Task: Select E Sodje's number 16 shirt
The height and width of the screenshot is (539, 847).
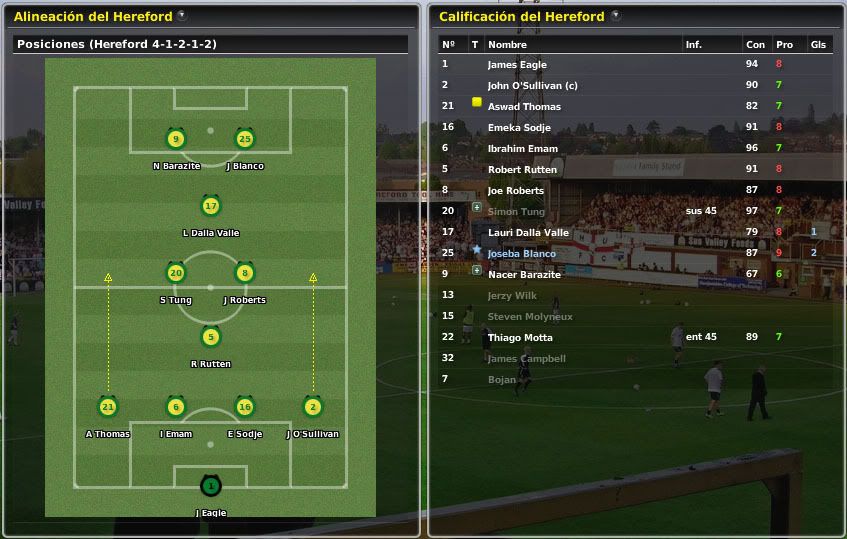Action: click(x=244, y=407)
